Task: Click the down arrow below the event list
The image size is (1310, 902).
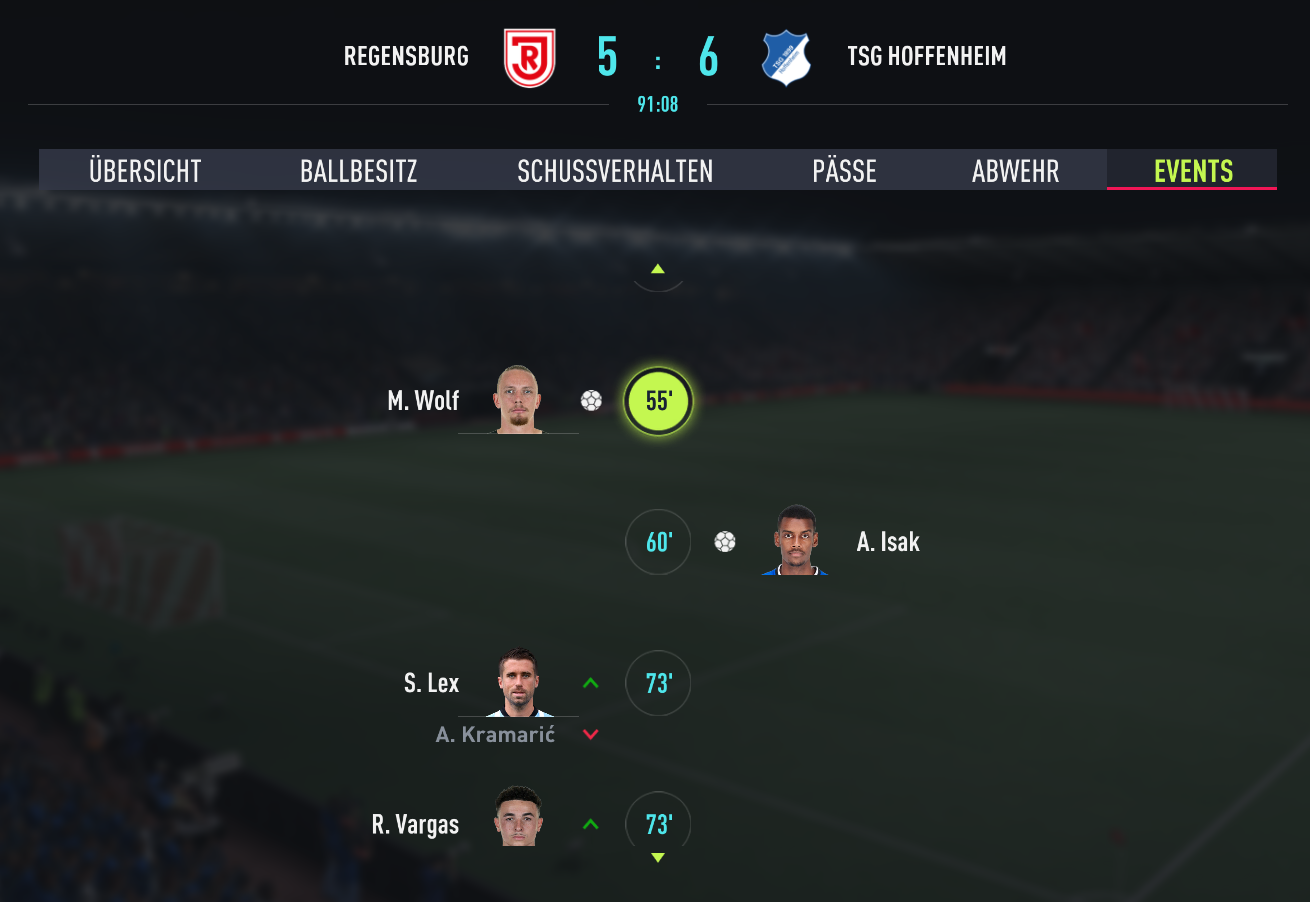Action: click(658, 858)
